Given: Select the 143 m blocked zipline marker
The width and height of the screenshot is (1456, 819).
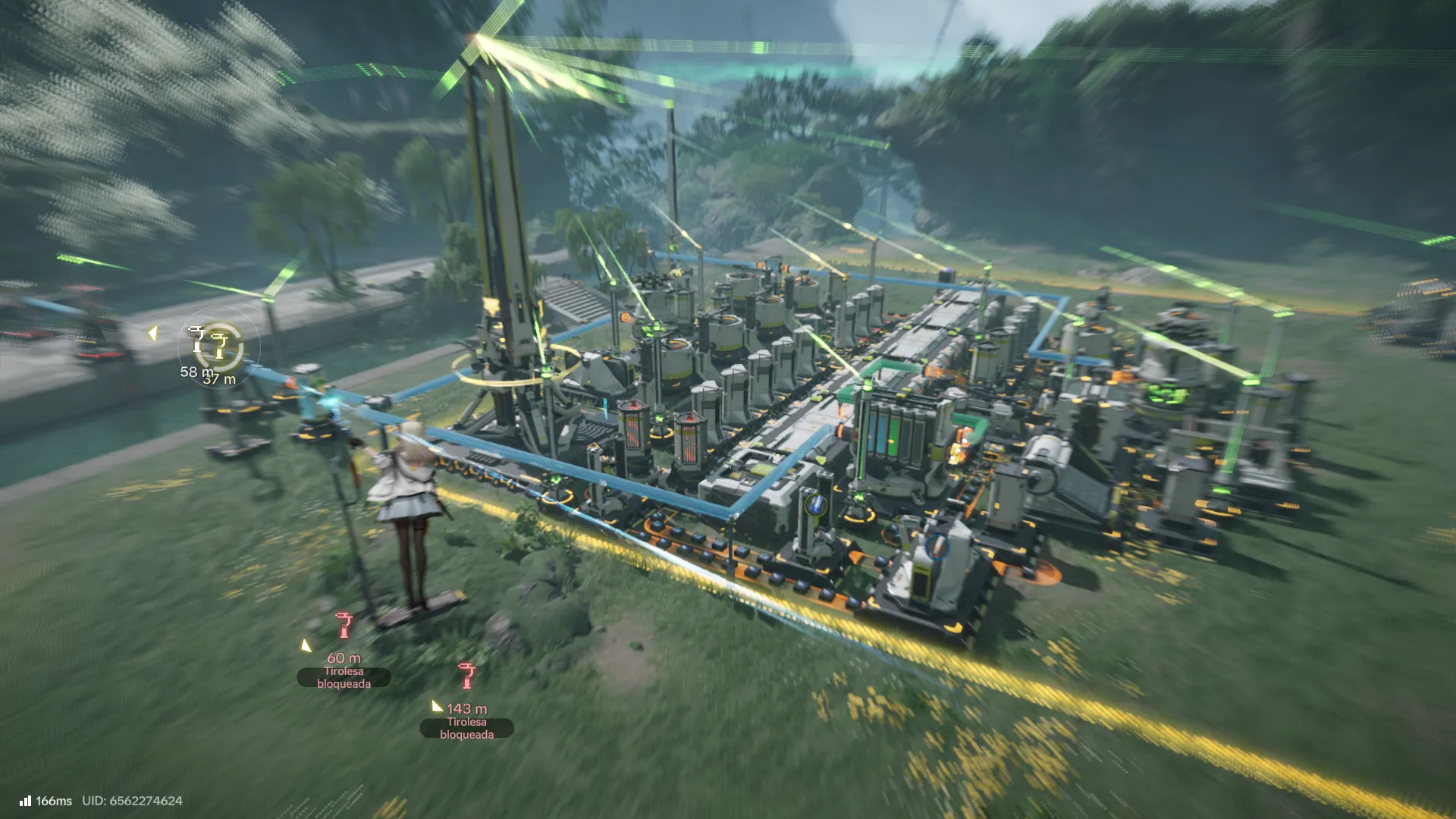Looking at the screenshot, I should coord(466,676).
